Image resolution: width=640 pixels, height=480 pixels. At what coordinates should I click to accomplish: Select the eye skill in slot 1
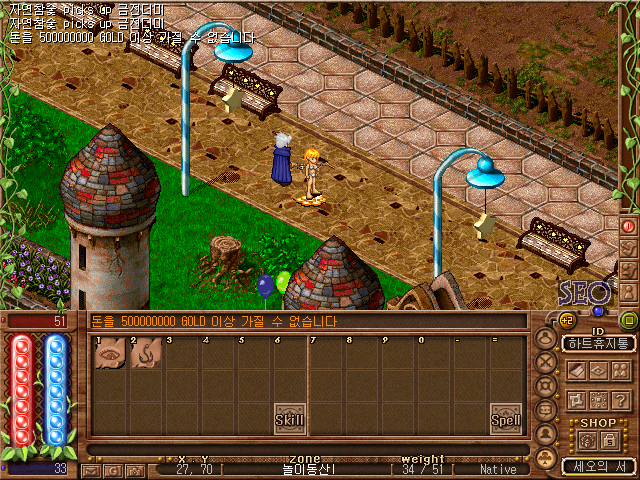(109, 353)
